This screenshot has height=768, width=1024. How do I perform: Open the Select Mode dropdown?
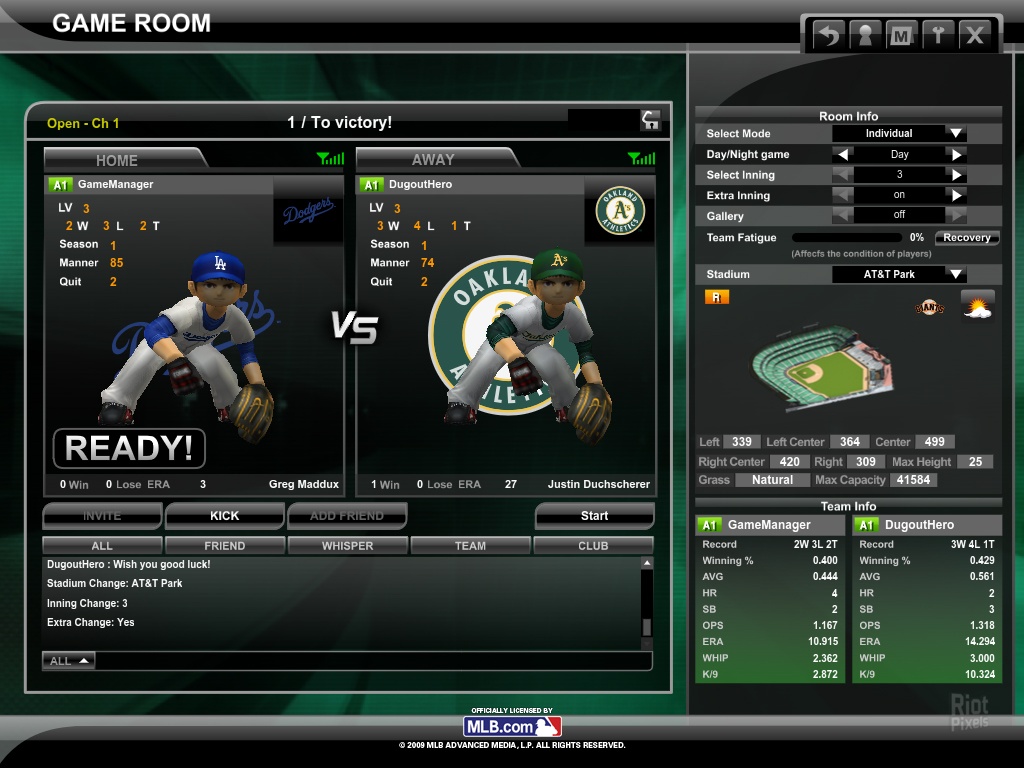click(956, 134)
